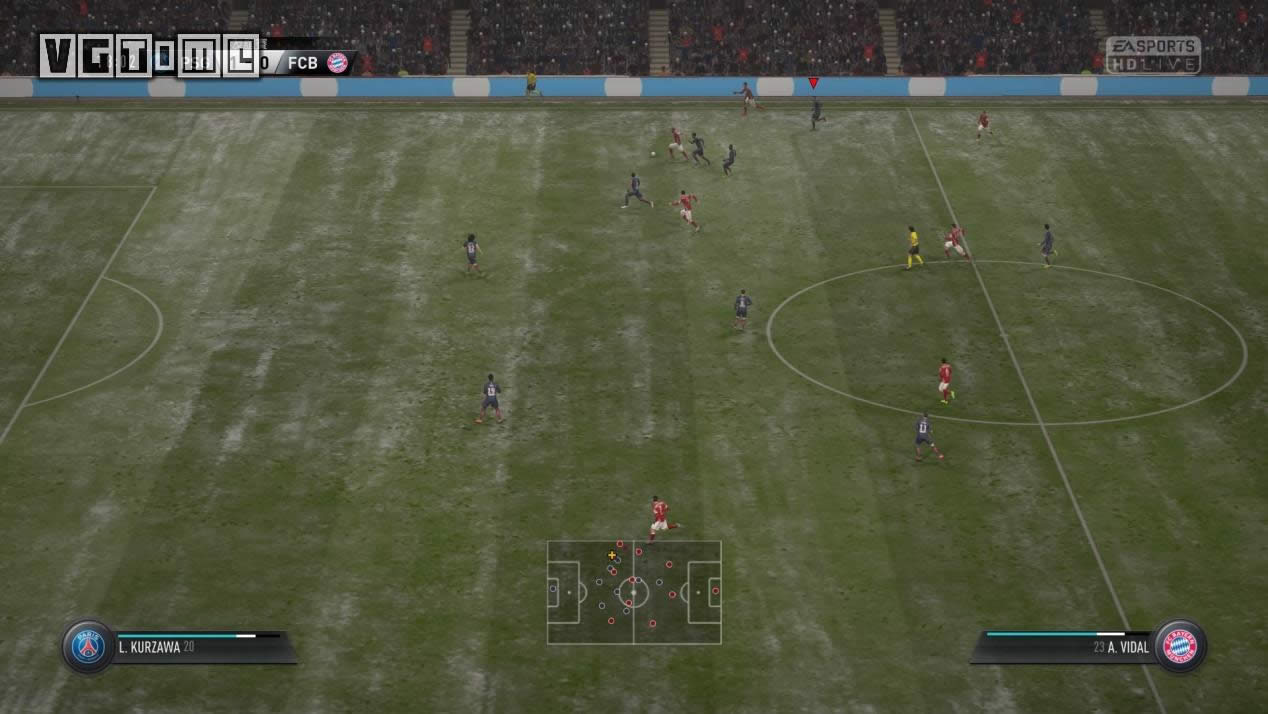Click the EA Sports HD Live logo
Viewport: 1268px width, 714px height.
pos(1153,55)
